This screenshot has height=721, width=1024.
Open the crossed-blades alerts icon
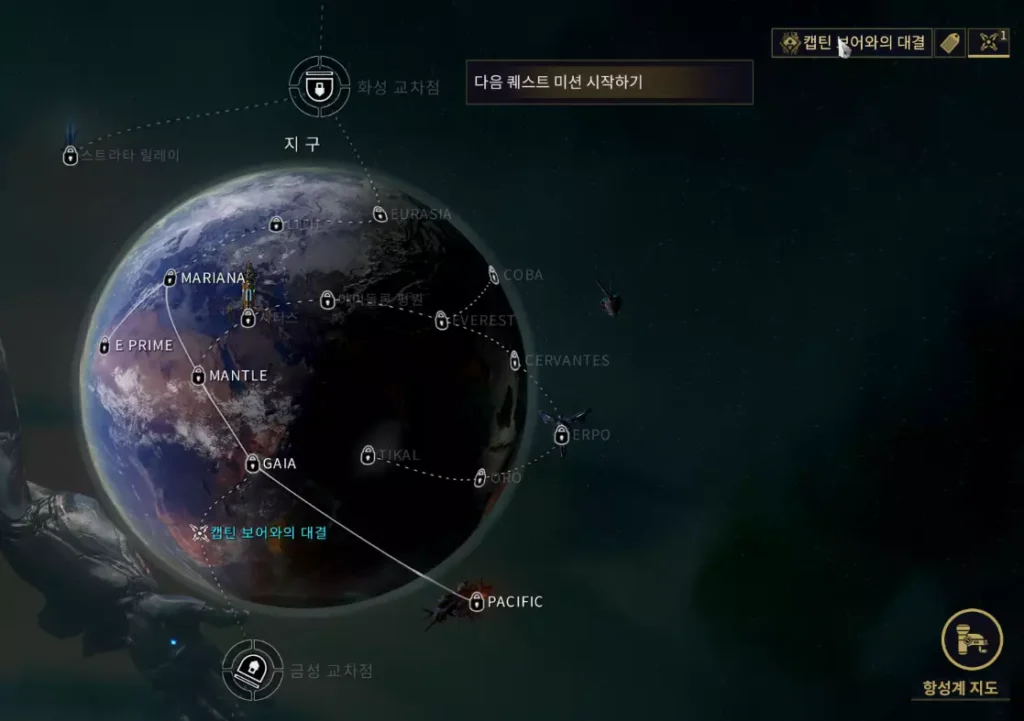tap(989, 43)
